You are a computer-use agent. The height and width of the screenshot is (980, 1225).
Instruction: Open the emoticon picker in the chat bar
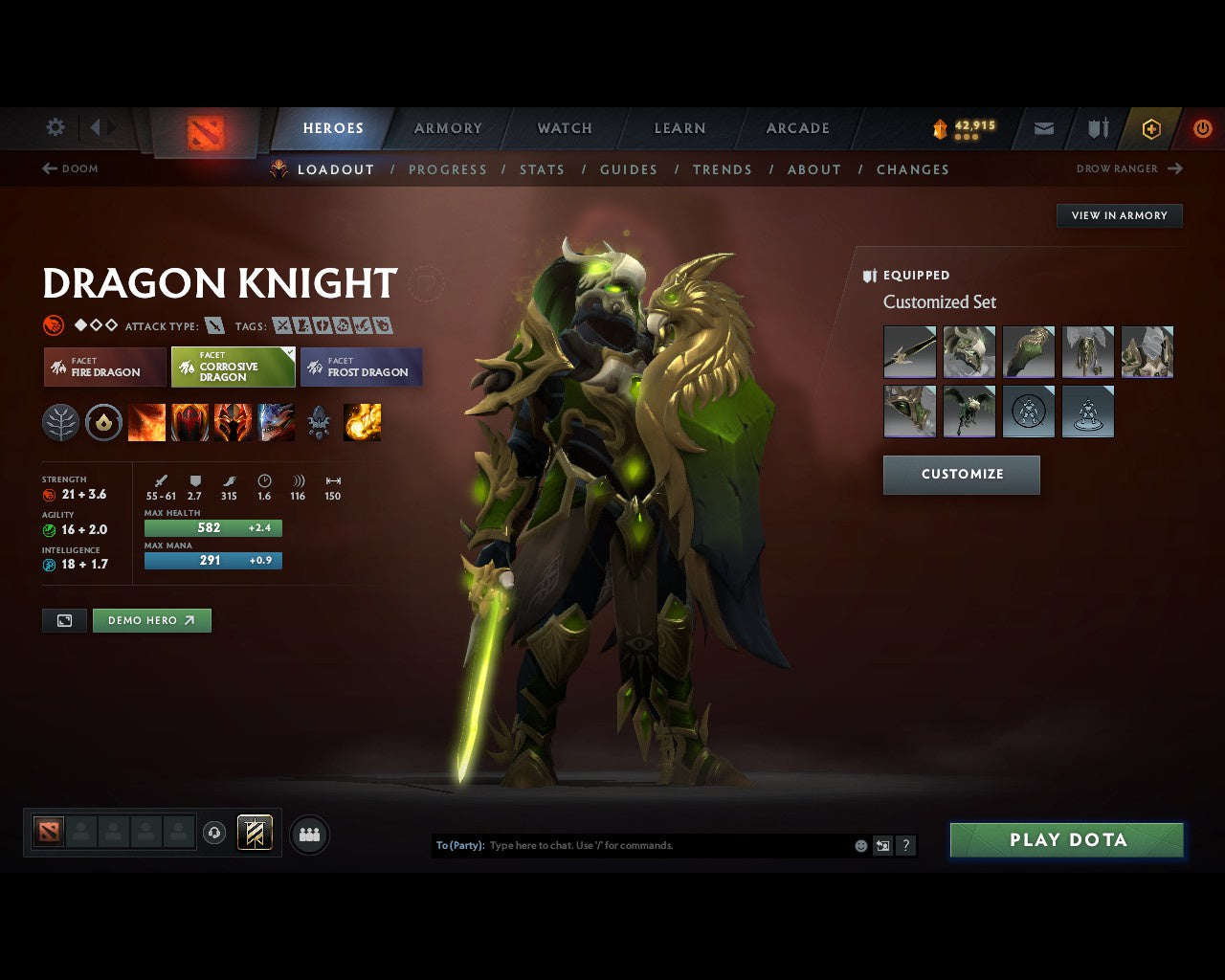859,846
